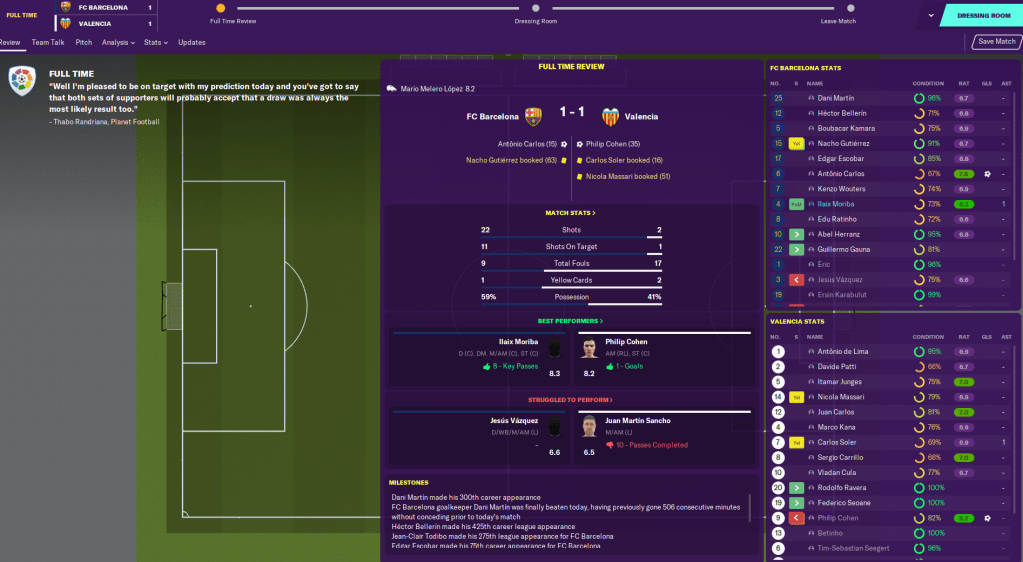Select Ilaix Moriba's best performer card
Viewport: 1023px width, 562px height.
pos(478,357)
